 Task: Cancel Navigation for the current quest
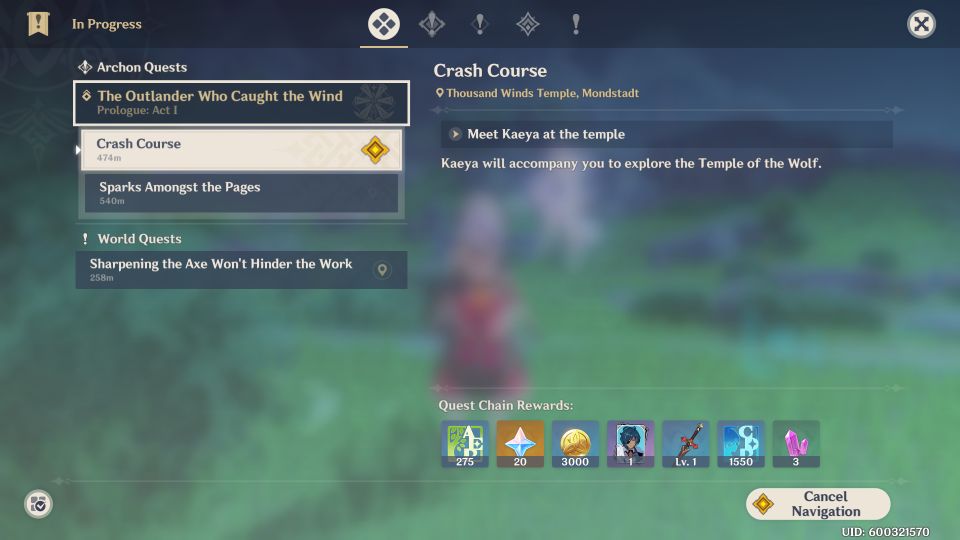tap(818, 504)
